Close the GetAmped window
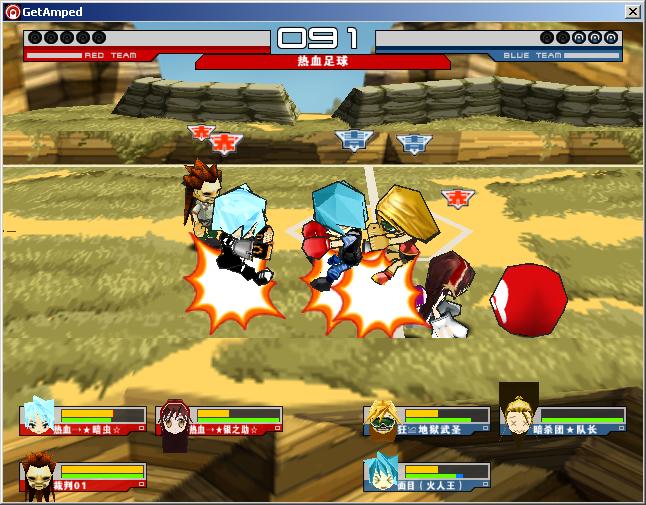 [x=633, y=11]
